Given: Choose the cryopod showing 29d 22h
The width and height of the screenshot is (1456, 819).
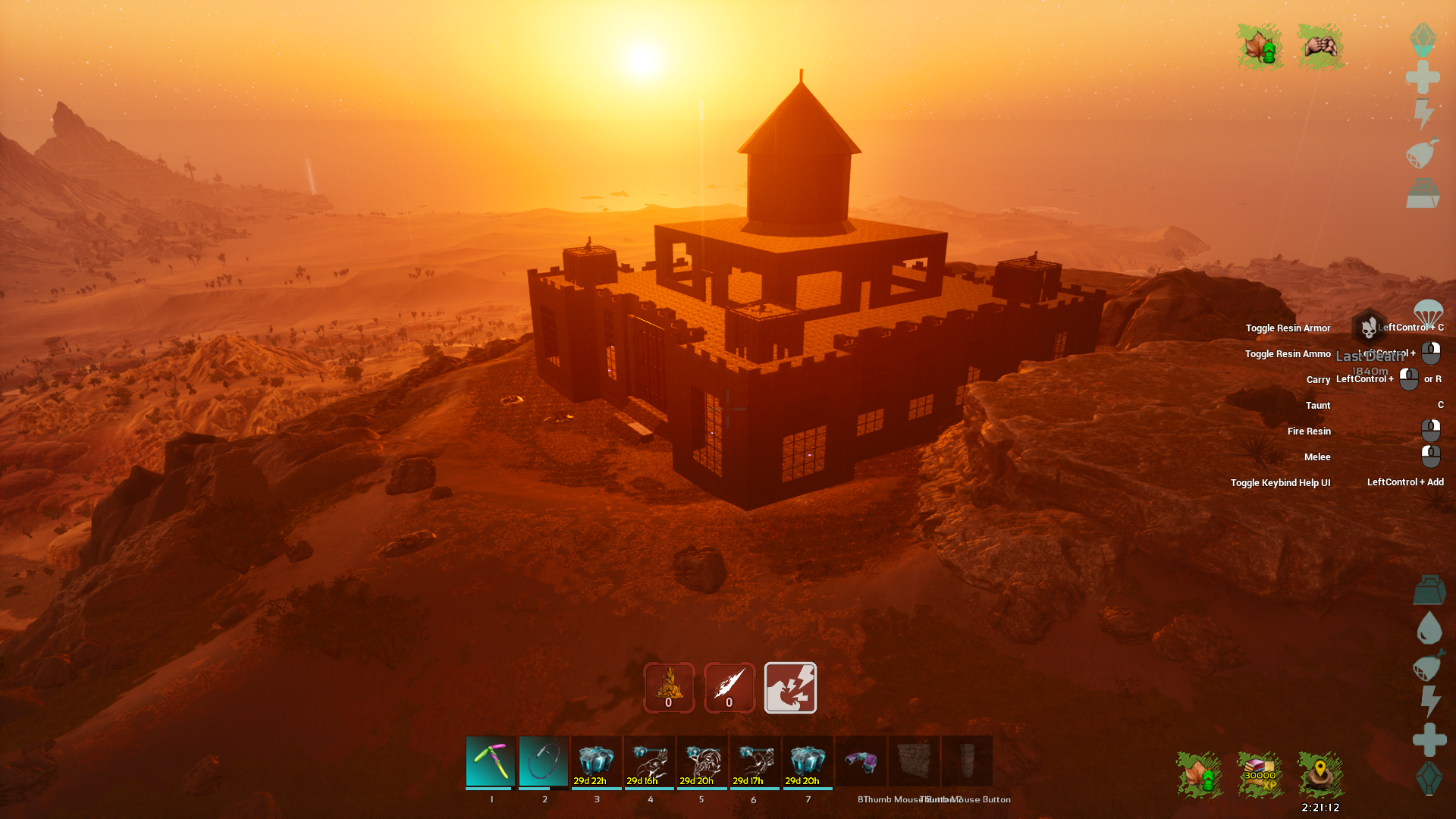Looking at the screenshot, I should [x=597, y=761].
